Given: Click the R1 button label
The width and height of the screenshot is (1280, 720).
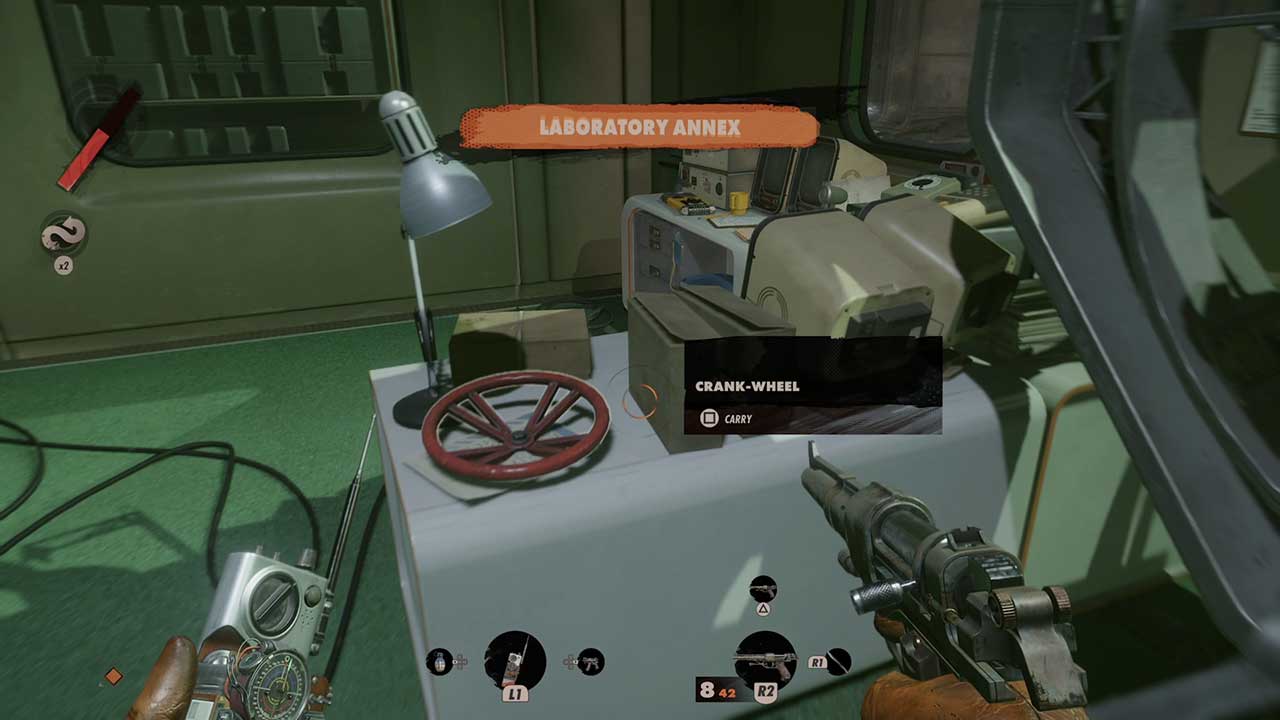Looking at the screenshot, I should pos(817,662).
